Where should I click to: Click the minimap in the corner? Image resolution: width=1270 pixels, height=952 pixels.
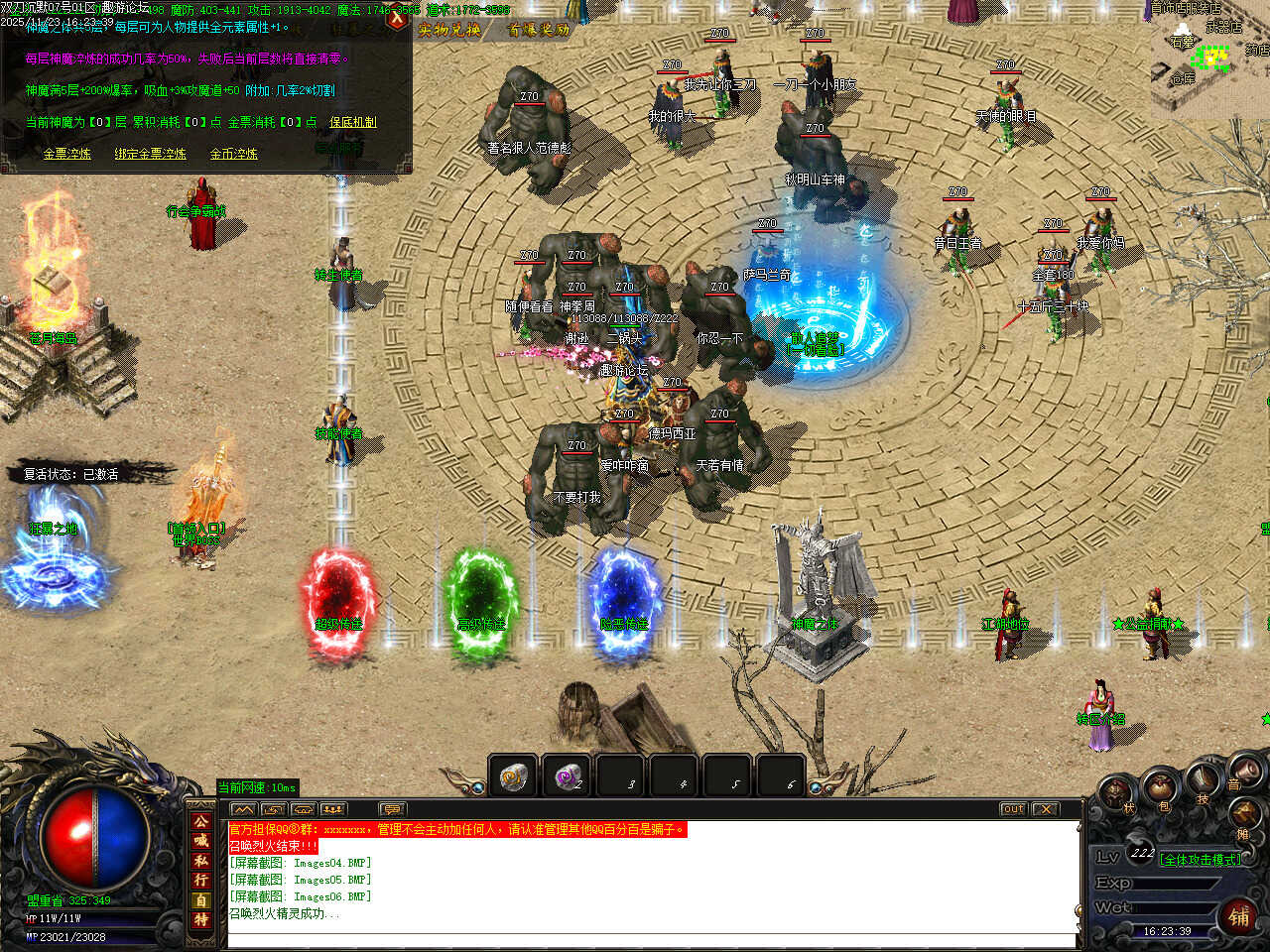click(1208, 58)
